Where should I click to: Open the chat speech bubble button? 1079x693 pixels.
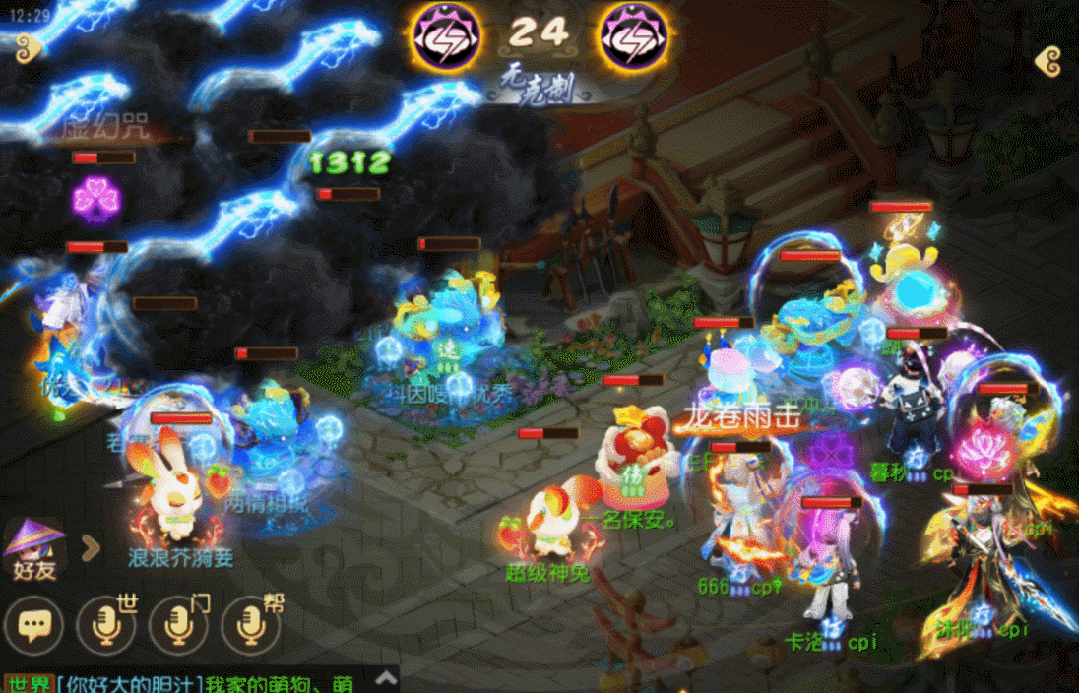[x=35, y=626]
